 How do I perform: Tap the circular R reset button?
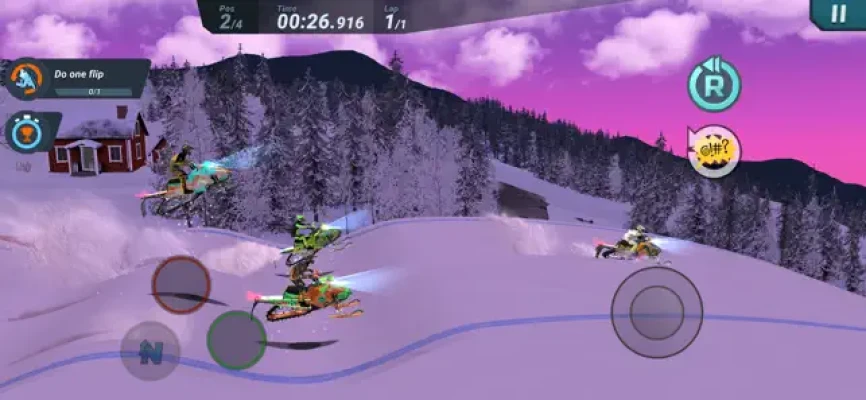(714, 85)
